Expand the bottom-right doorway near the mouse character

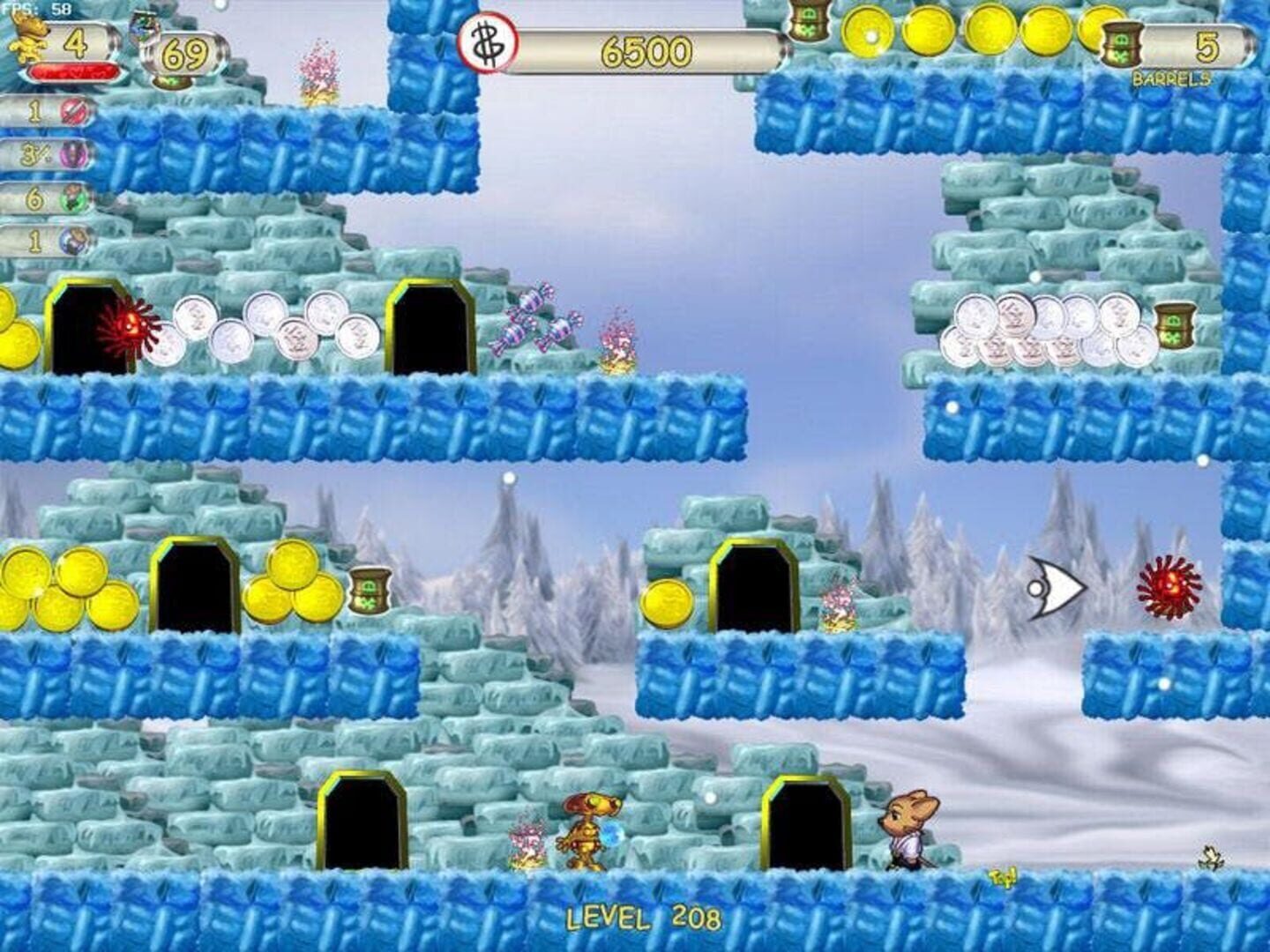tap(805, 820)
